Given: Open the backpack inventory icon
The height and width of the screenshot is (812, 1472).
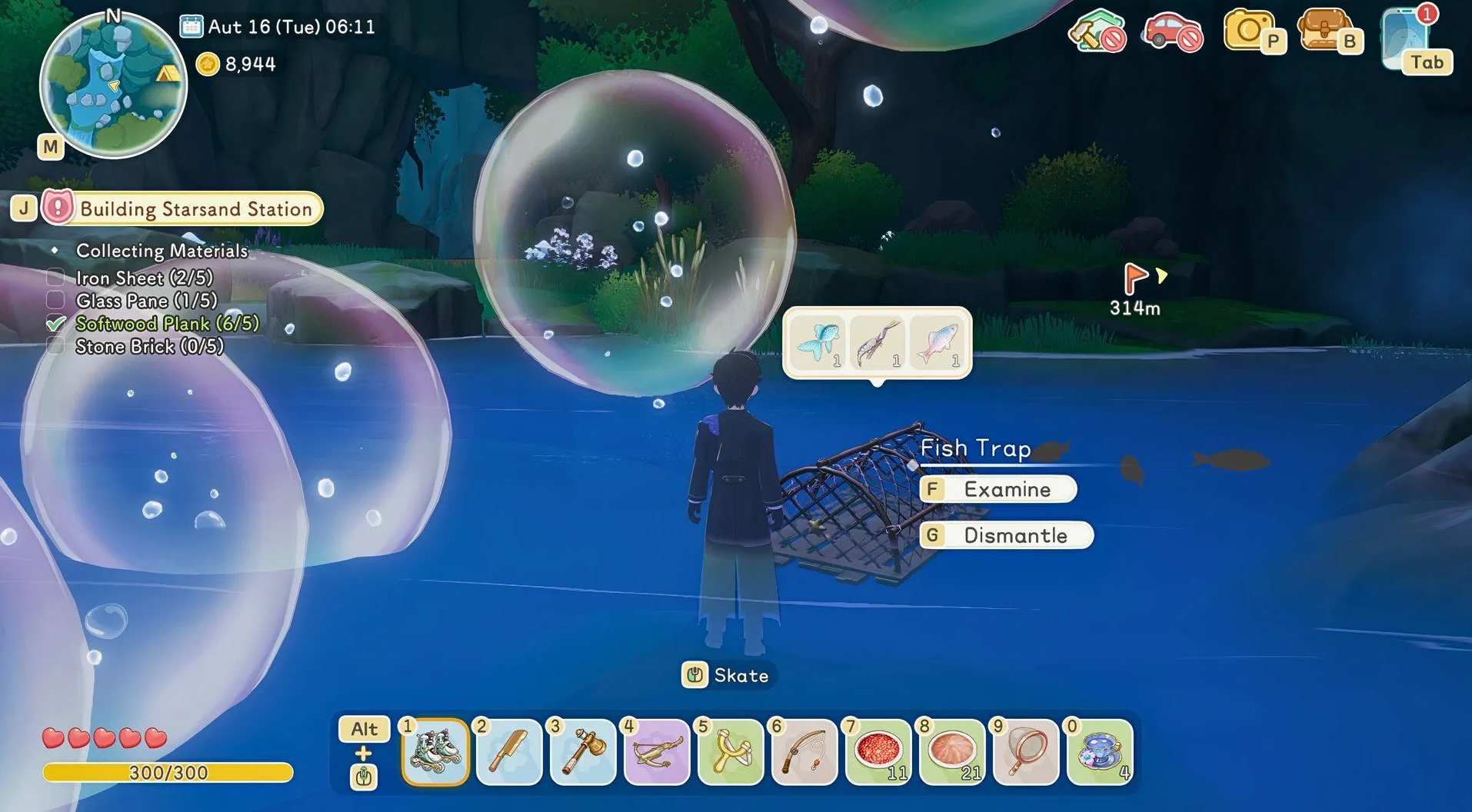Looking at the screenshot, I should pos(1325,31).
